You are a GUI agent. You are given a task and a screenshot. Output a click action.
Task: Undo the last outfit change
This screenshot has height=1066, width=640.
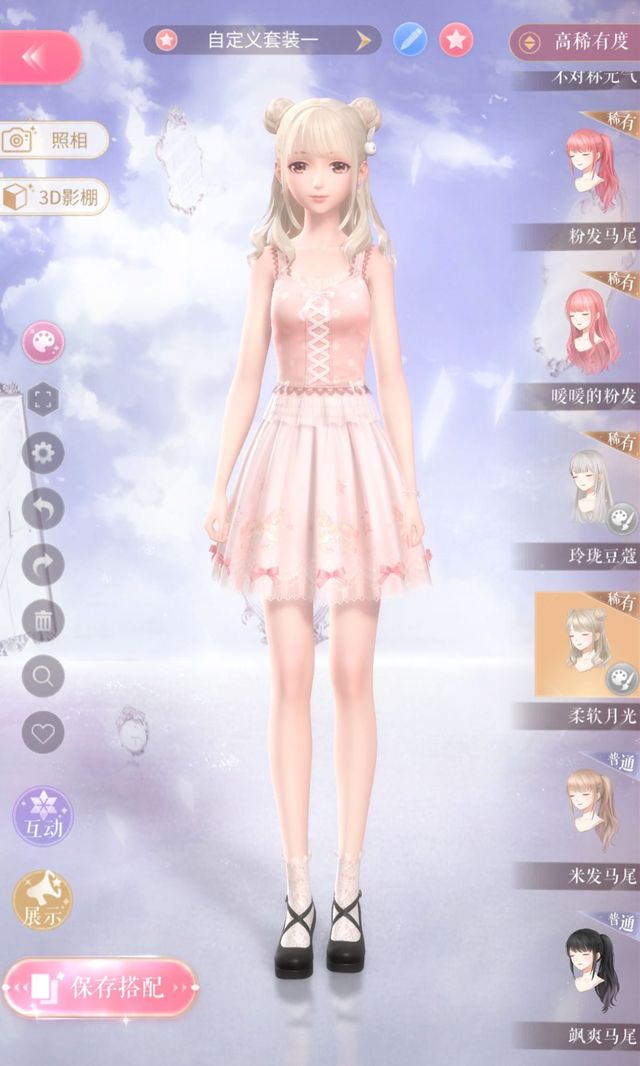[x=43, y=510]
